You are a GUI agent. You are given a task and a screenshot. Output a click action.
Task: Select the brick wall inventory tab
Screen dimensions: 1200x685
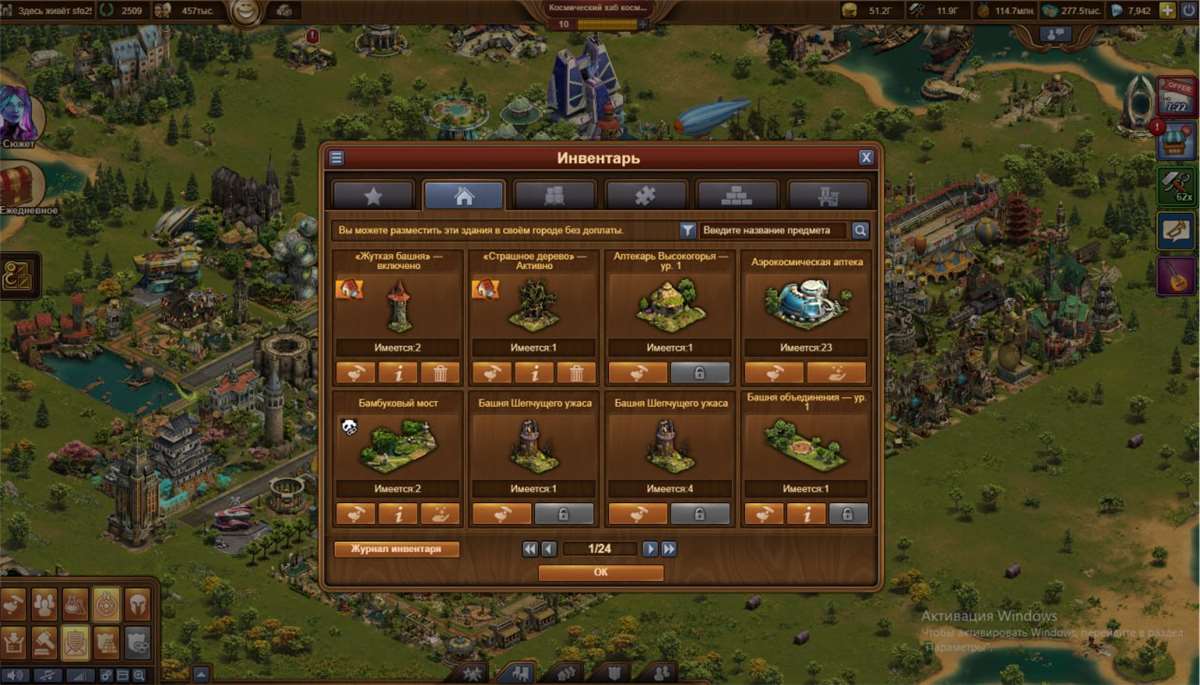pos(737,195)
